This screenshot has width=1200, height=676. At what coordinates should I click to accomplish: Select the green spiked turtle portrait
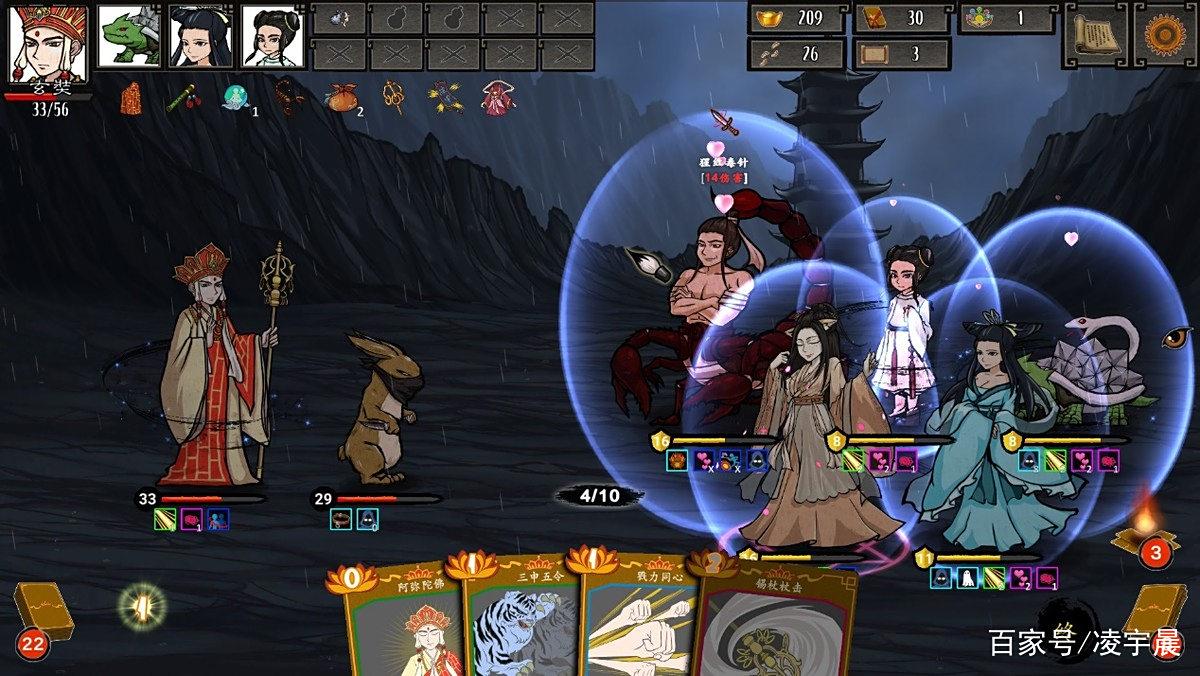pos(130,37)
